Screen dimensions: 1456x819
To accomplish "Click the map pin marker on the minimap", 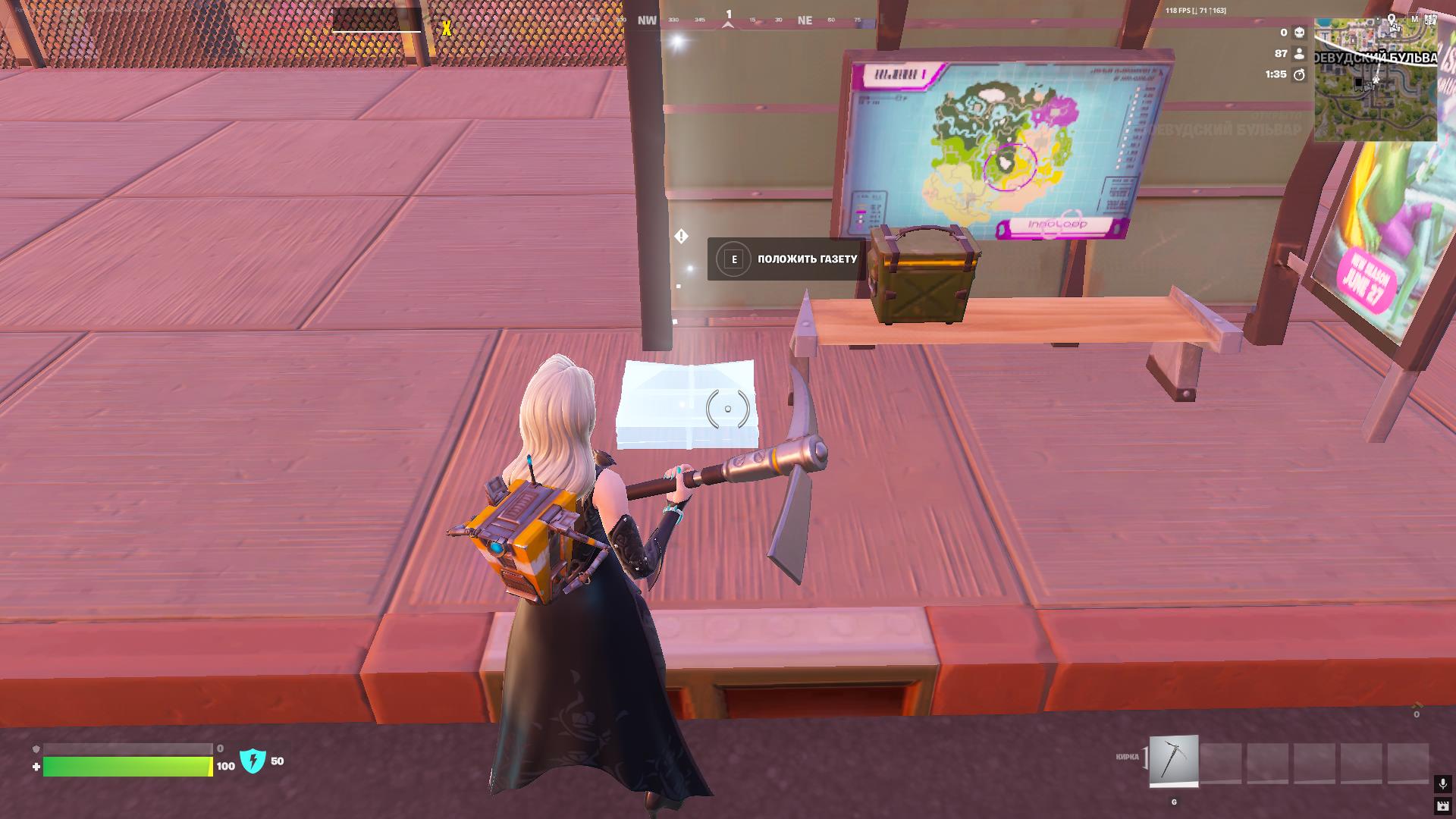I will point(1392,20).
